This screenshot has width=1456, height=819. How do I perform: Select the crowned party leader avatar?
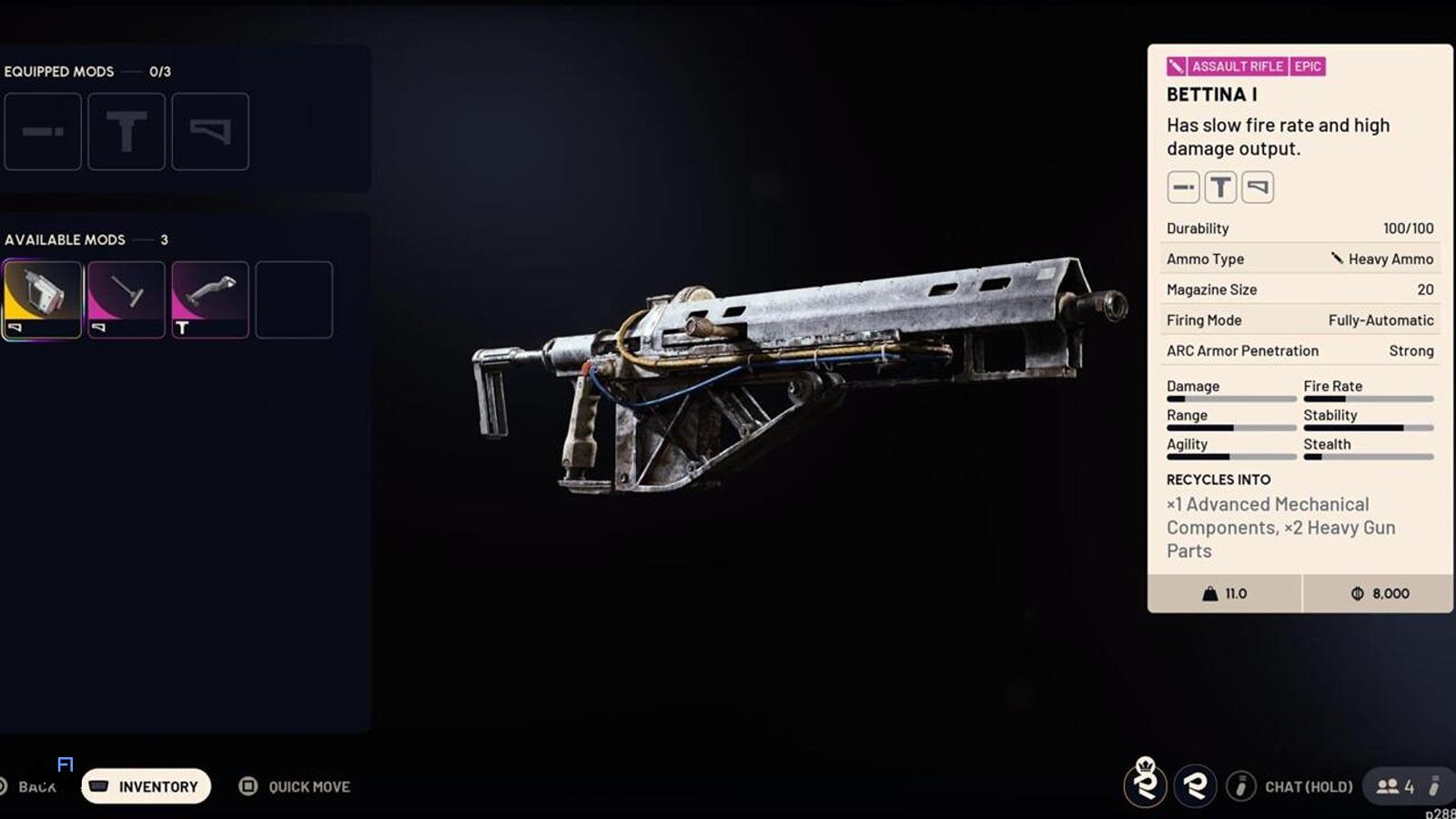1146,784
